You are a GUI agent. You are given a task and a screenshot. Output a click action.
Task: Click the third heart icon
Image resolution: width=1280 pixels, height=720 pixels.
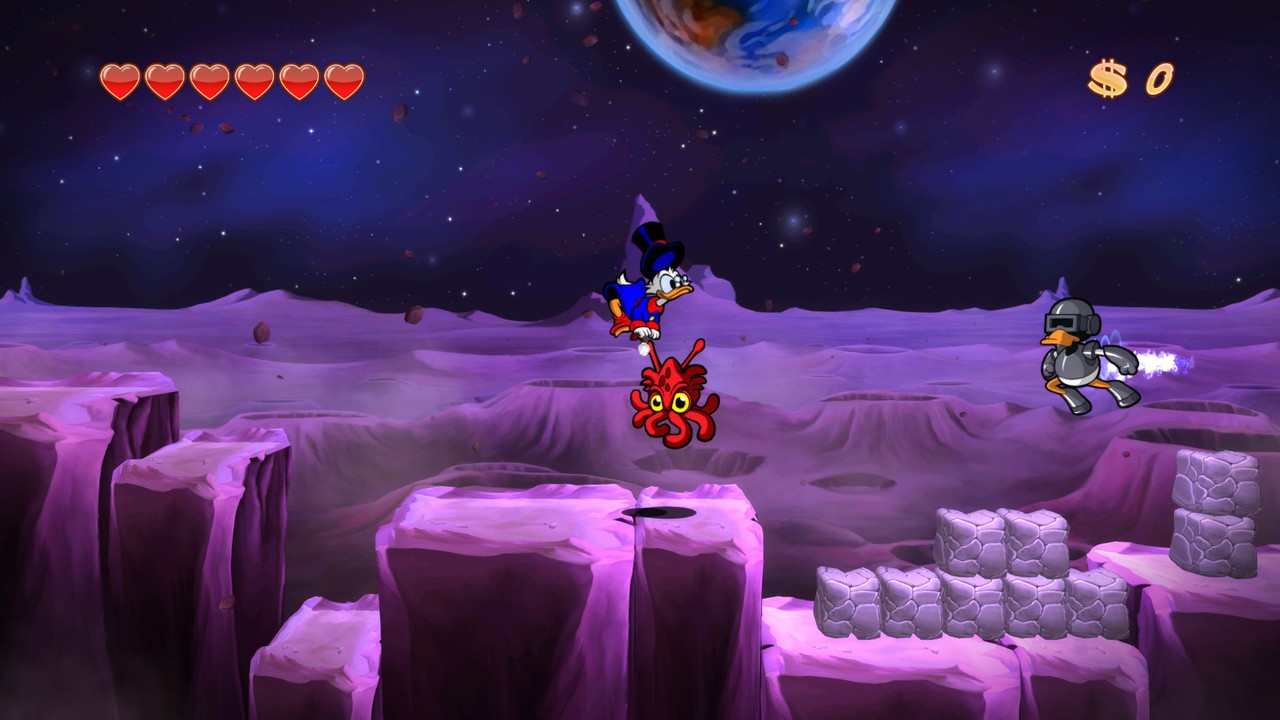click(x=210, y=77)
